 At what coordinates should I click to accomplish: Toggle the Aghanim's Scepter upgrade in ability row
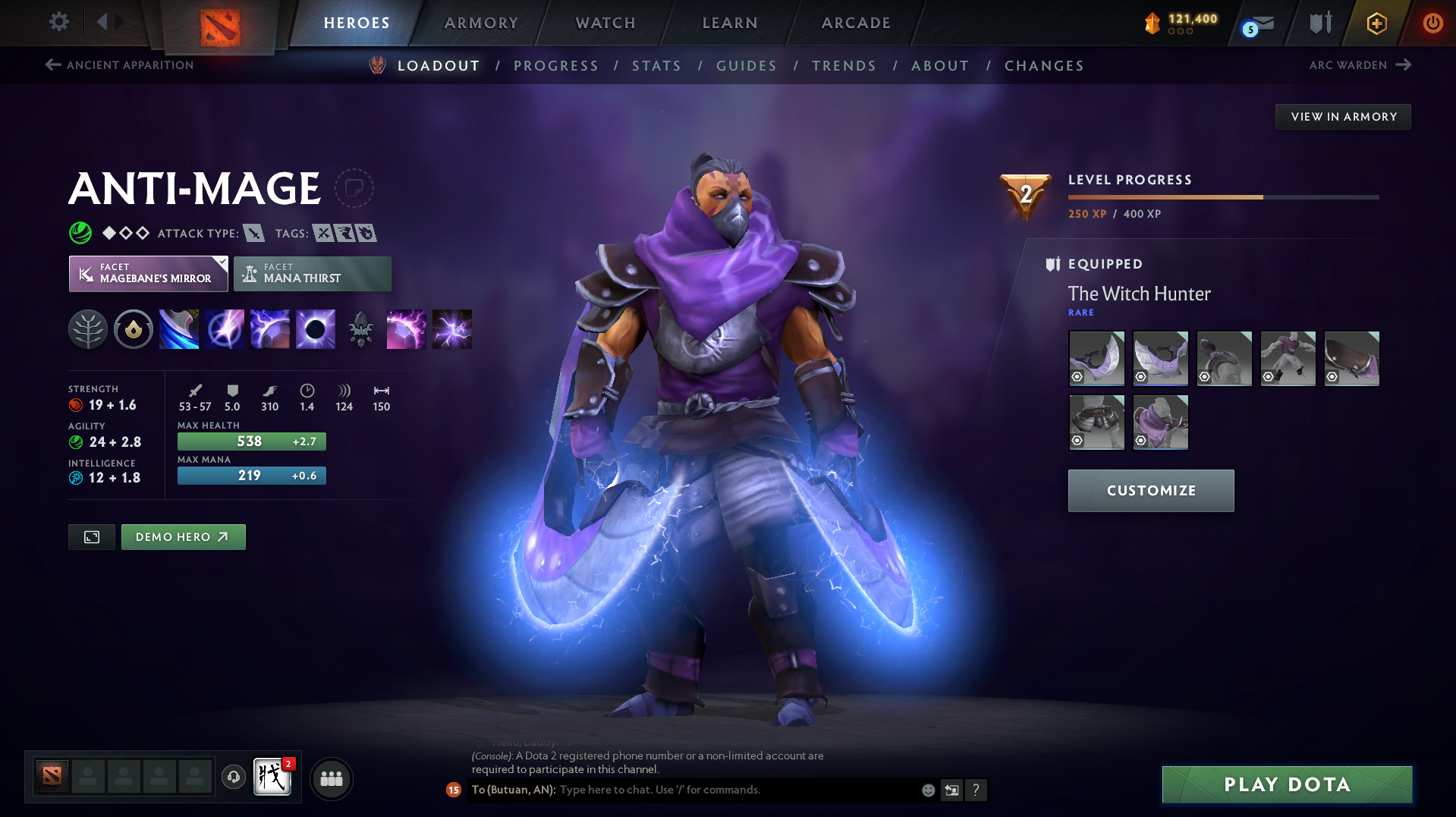click(361, 328)
